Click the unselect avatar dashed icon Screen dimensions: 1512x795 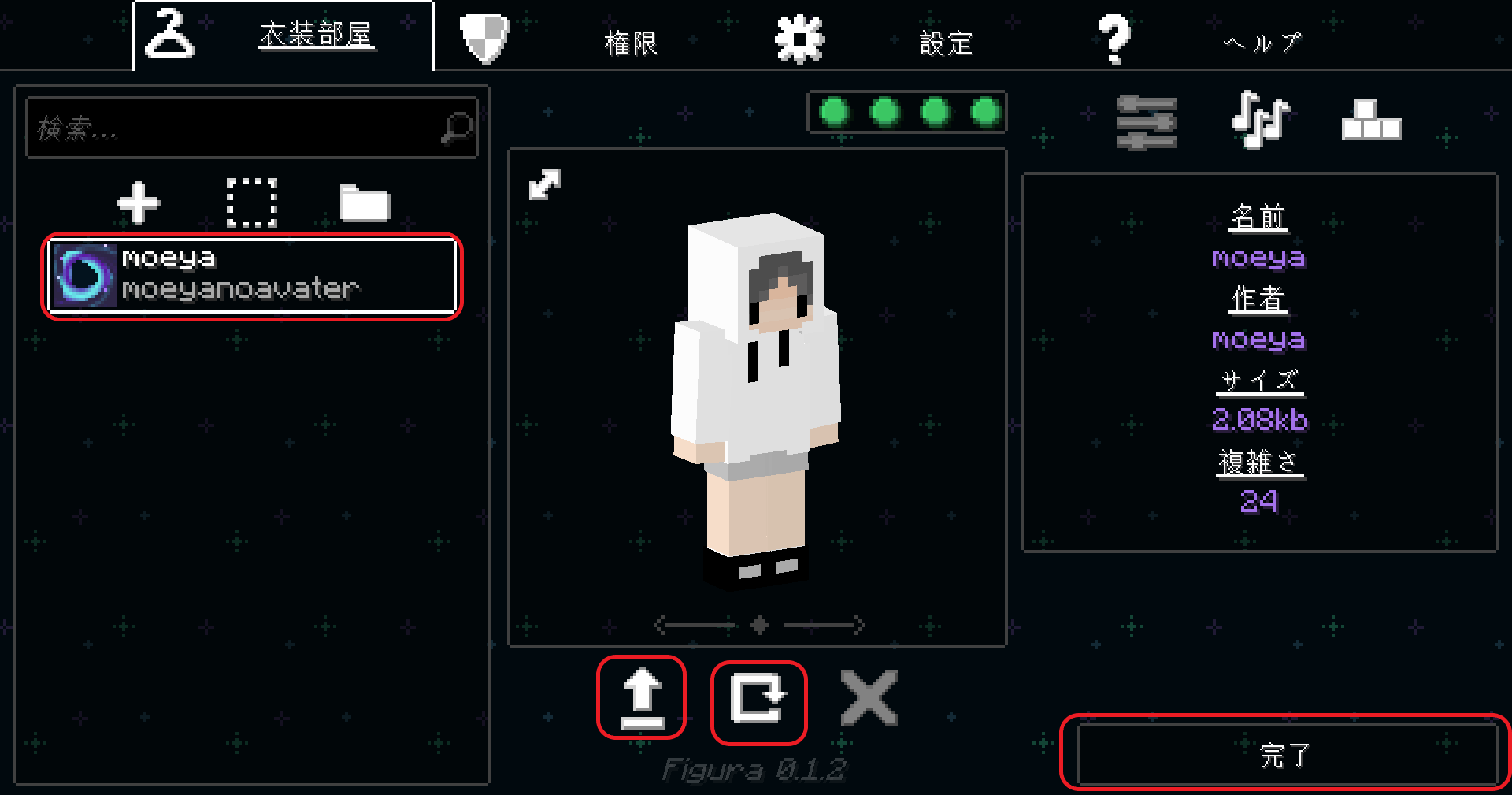pyautogui.click(x=252, y=203)
